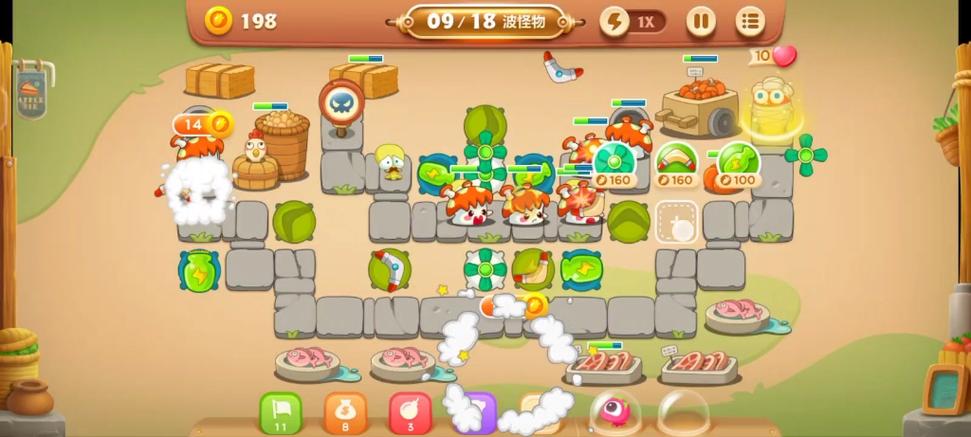Pause the game

700,21
